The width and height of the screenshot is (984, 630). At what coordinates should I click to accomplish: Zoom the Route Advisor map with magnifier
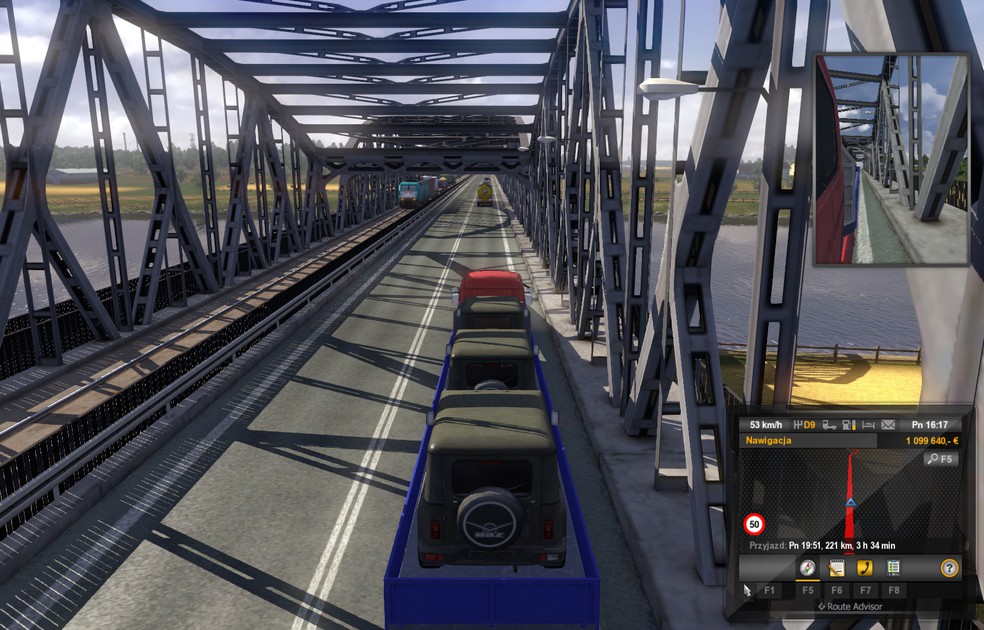click(940, 459)
